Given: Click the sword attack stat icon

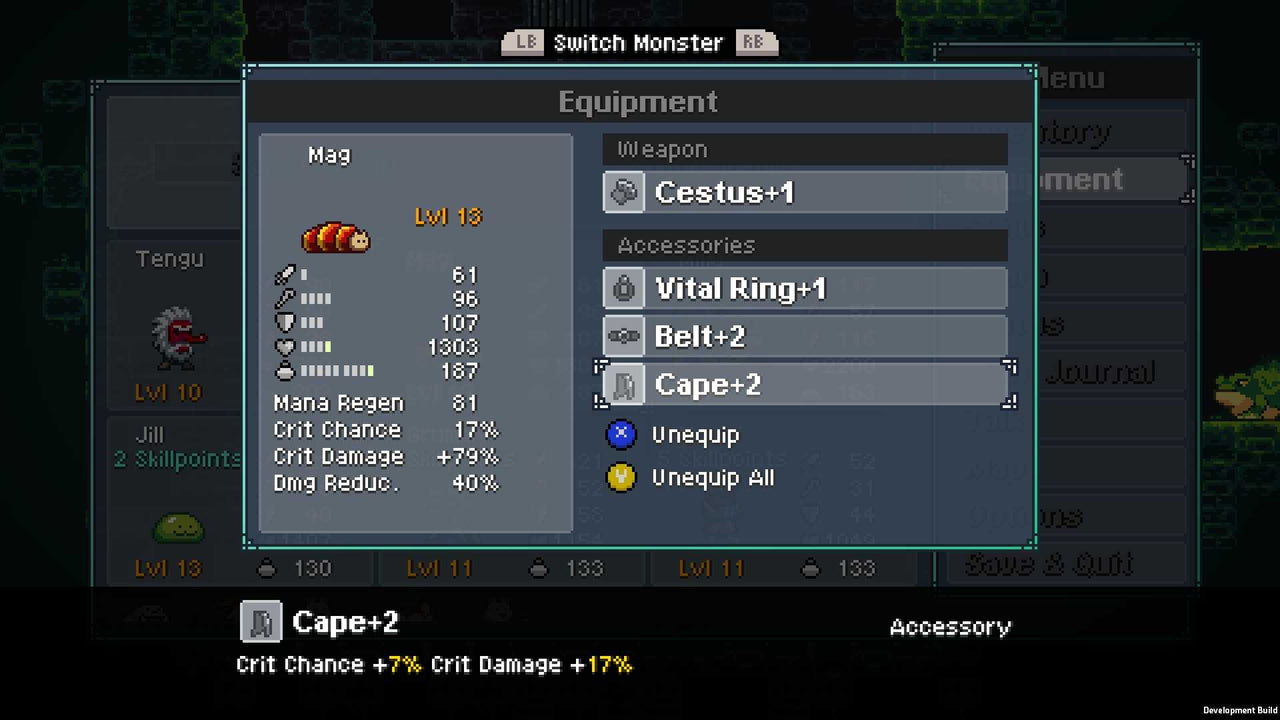Looking at the screenshot, I should click(285, 274).
